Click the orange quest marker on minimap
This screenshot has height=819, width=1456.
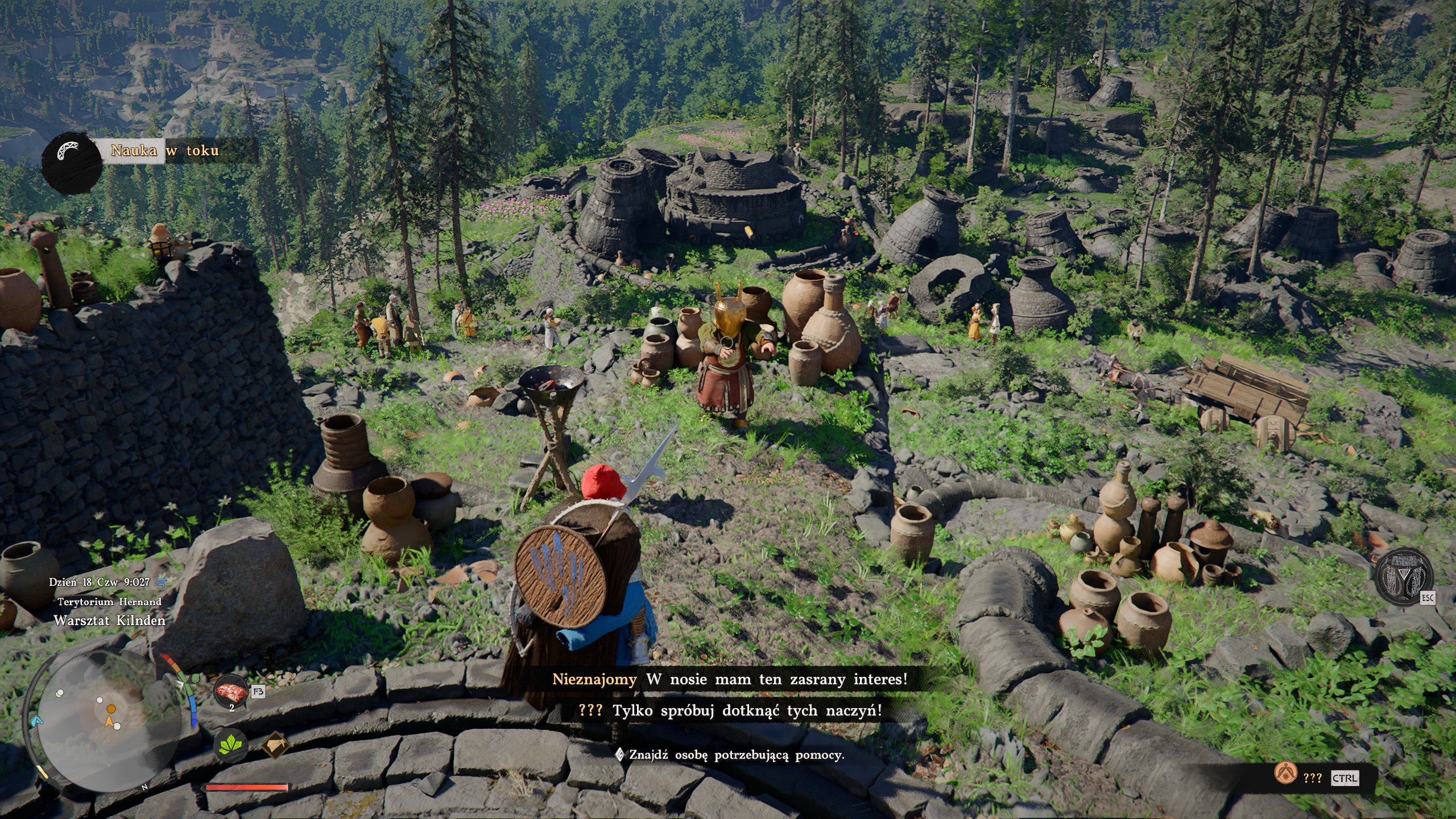click(x=111, y=709)
